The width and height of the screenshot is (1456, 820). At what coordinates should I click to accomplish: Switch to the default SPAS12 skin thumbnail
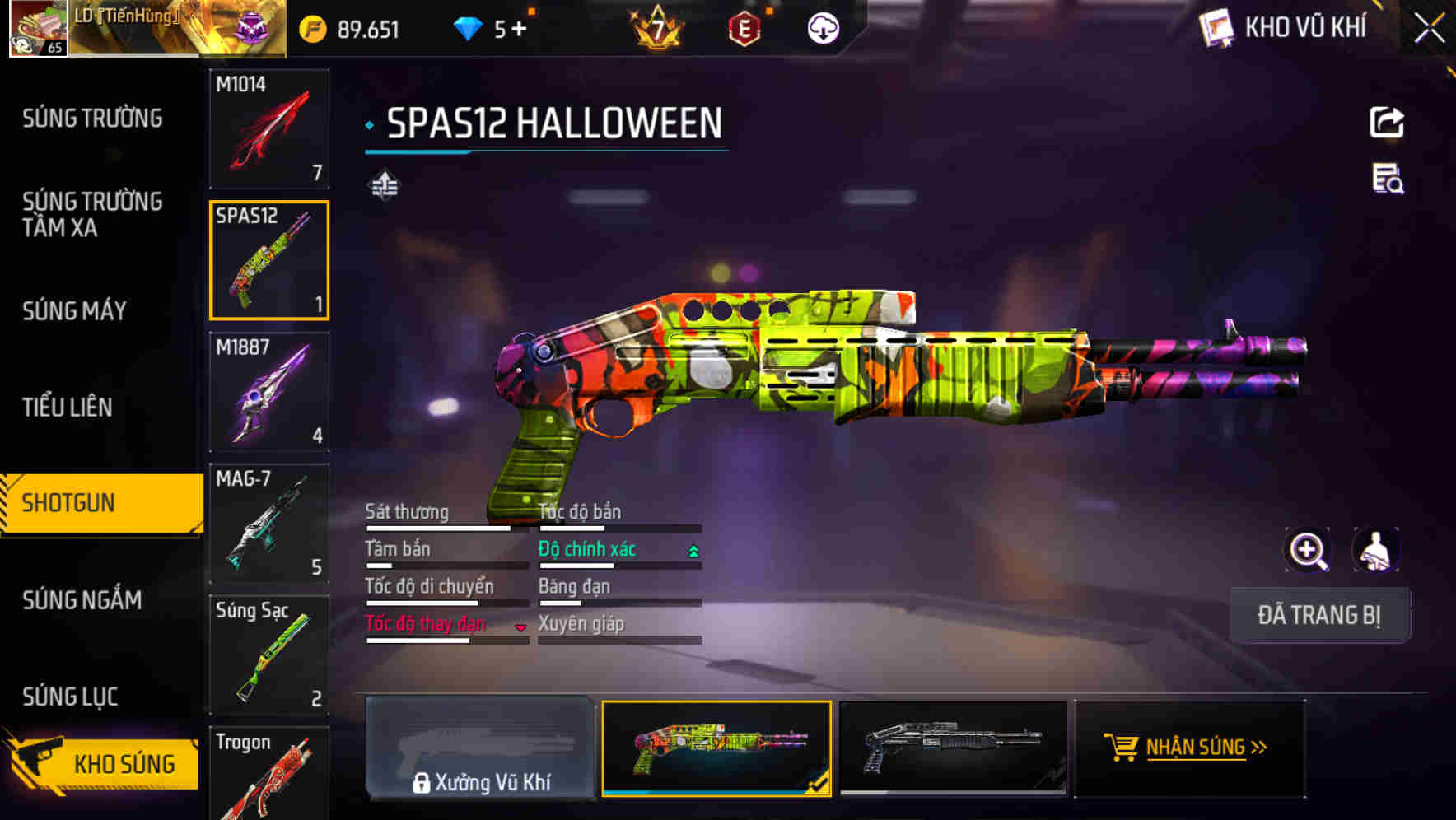pos(951,749)
